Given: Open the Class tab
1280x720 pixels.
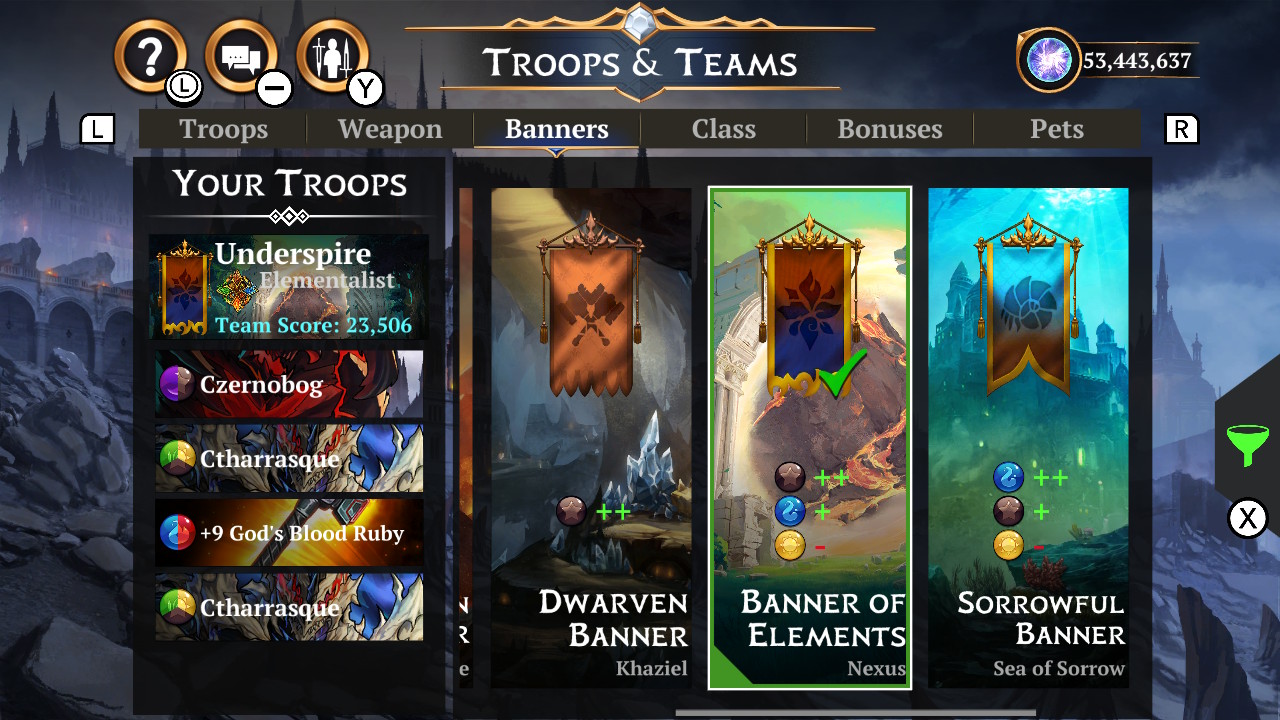Looking at the screenshot, I should (724, 129).
